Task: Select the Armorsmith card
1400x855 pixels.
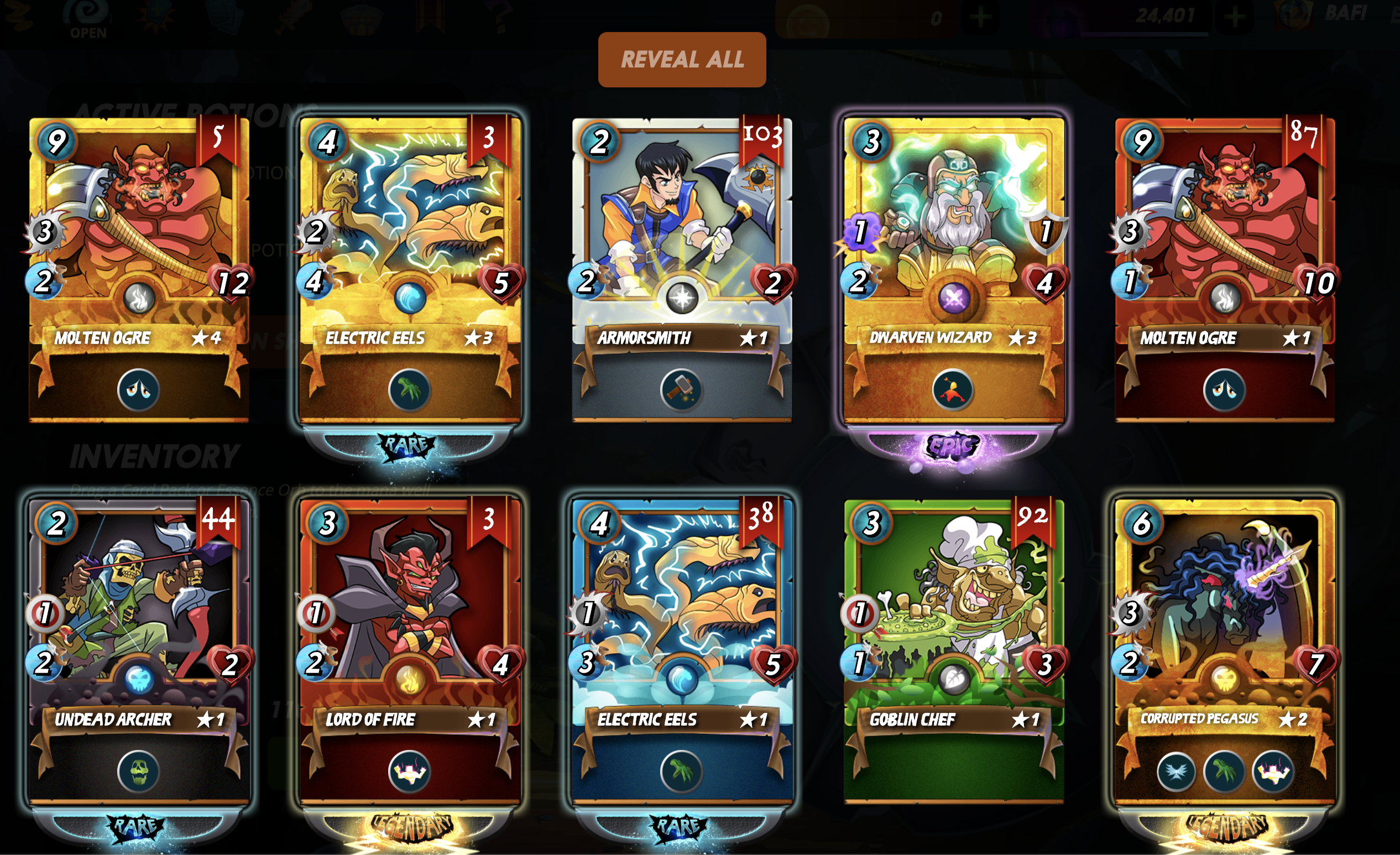Action: point(681,239)
